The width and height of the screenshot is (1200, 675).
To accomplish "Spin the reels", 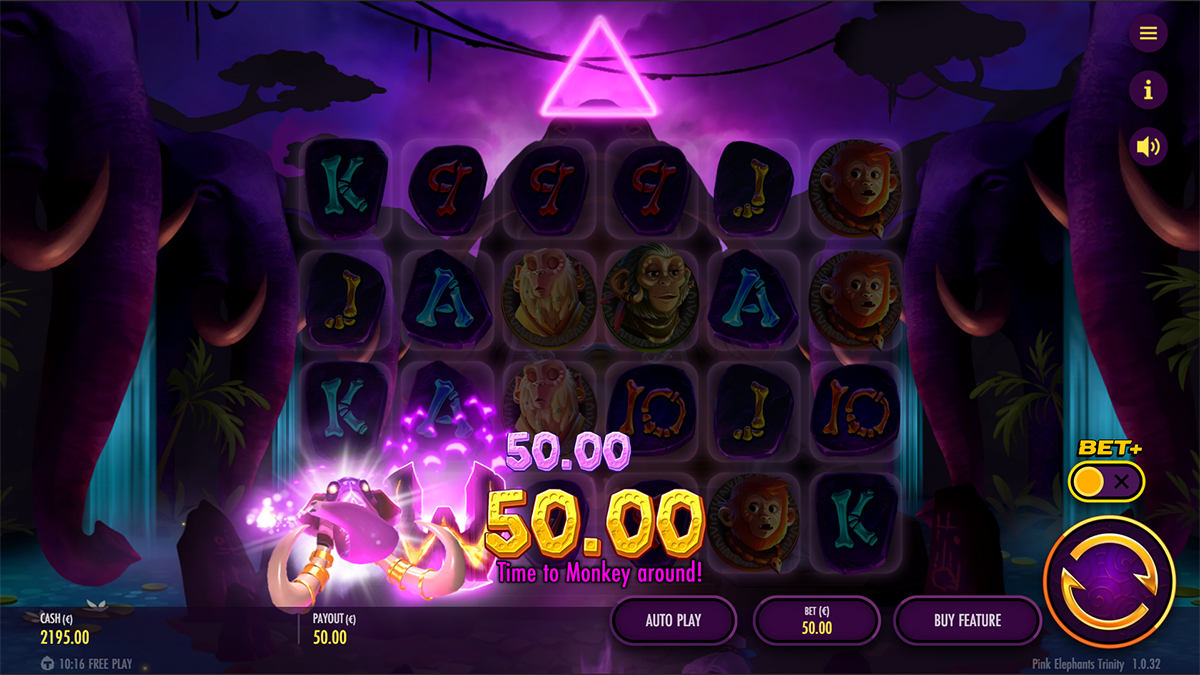I will click(1108, 581).
